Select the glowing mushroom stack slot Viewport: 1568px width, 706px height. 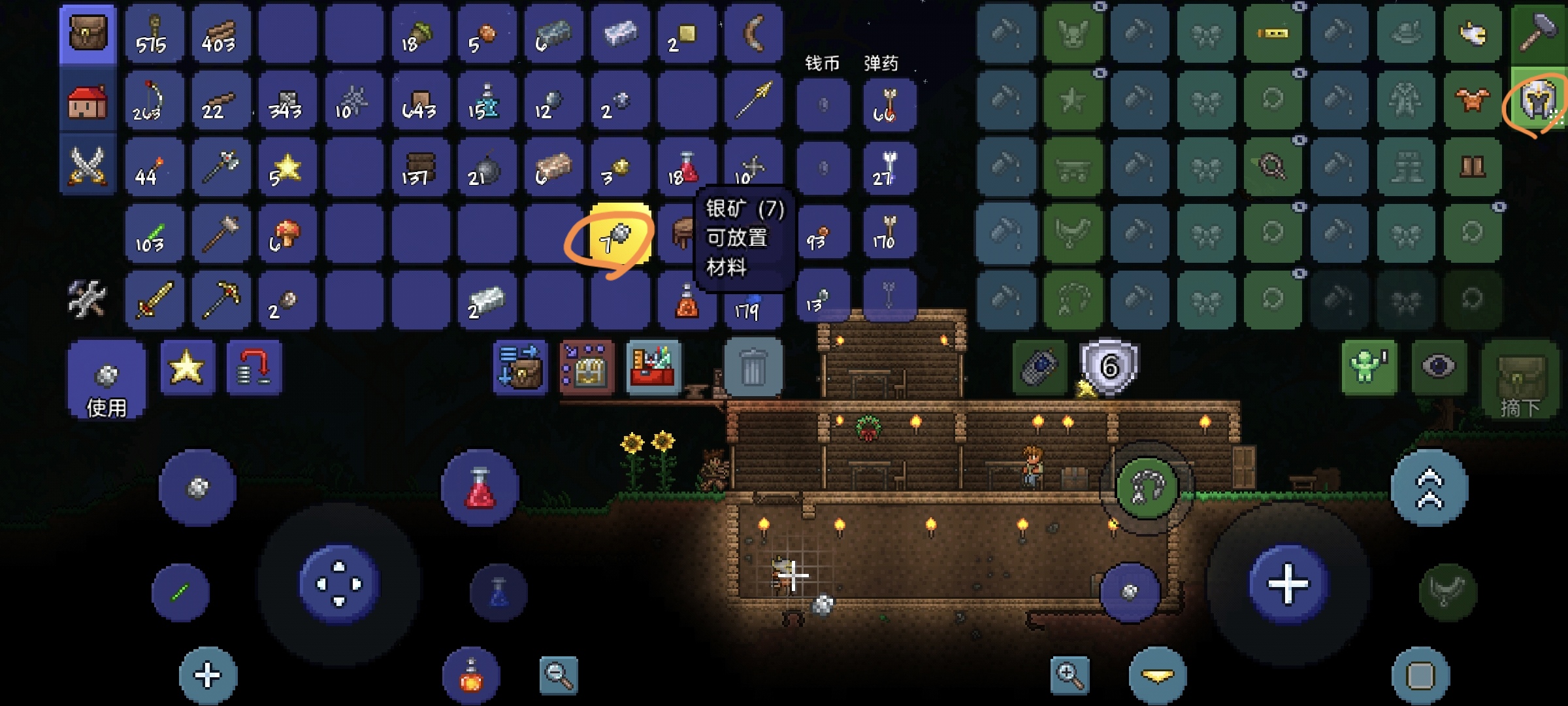(x=286, y=235)
